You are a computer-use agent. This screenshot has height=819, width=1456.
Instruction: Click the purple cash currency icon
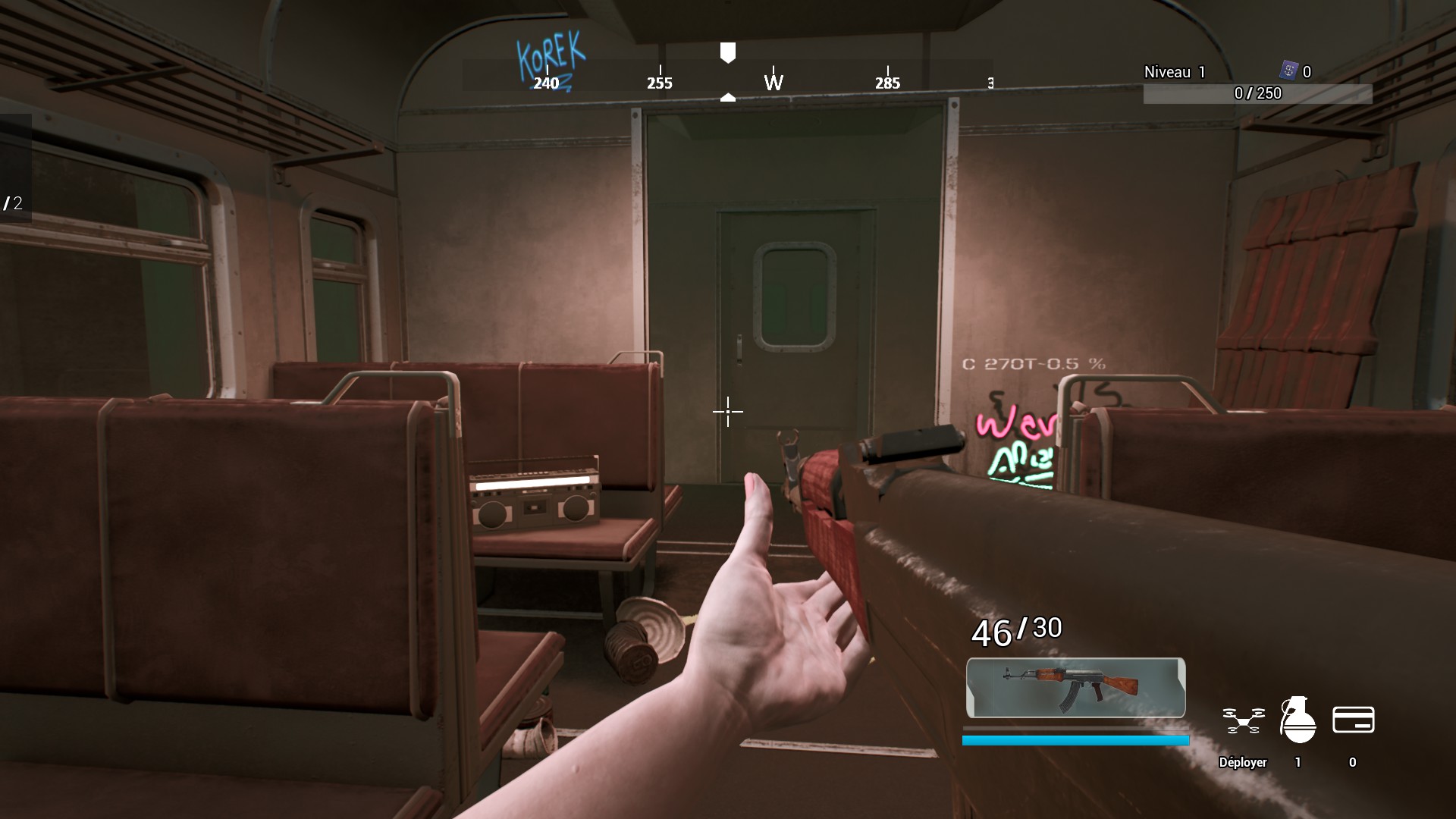(1288, 71)
